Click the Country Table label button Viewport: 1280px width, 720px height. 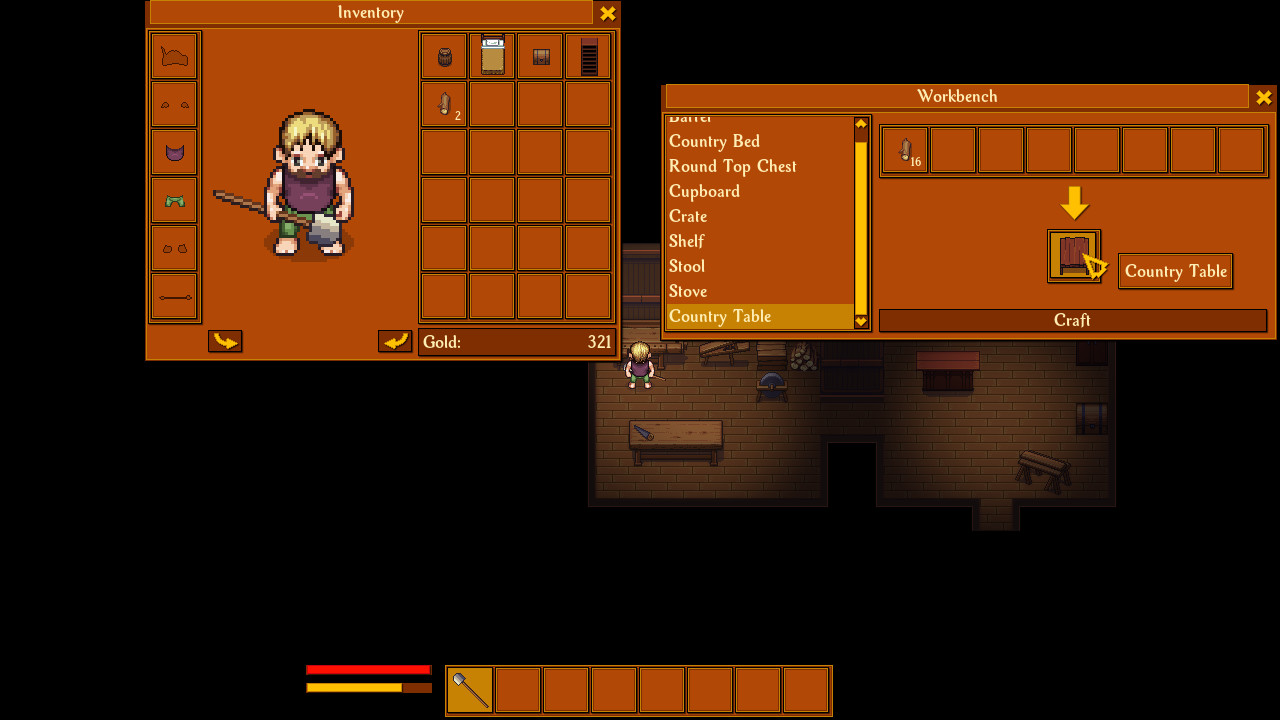click(x=1175, y=271)
